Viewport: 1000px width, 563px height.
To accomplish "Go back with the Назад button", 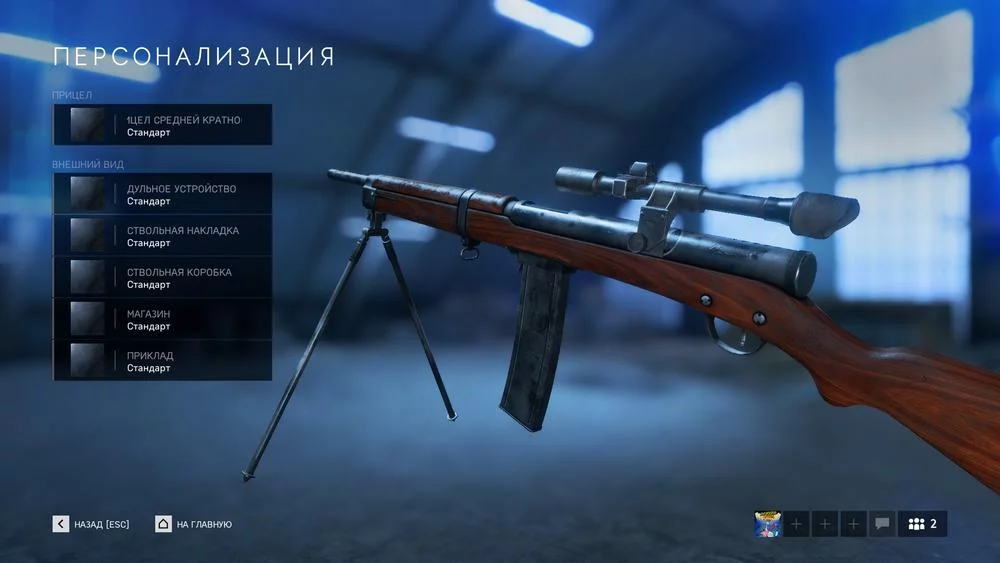I will pyautogui.click(x=92, y=524).
